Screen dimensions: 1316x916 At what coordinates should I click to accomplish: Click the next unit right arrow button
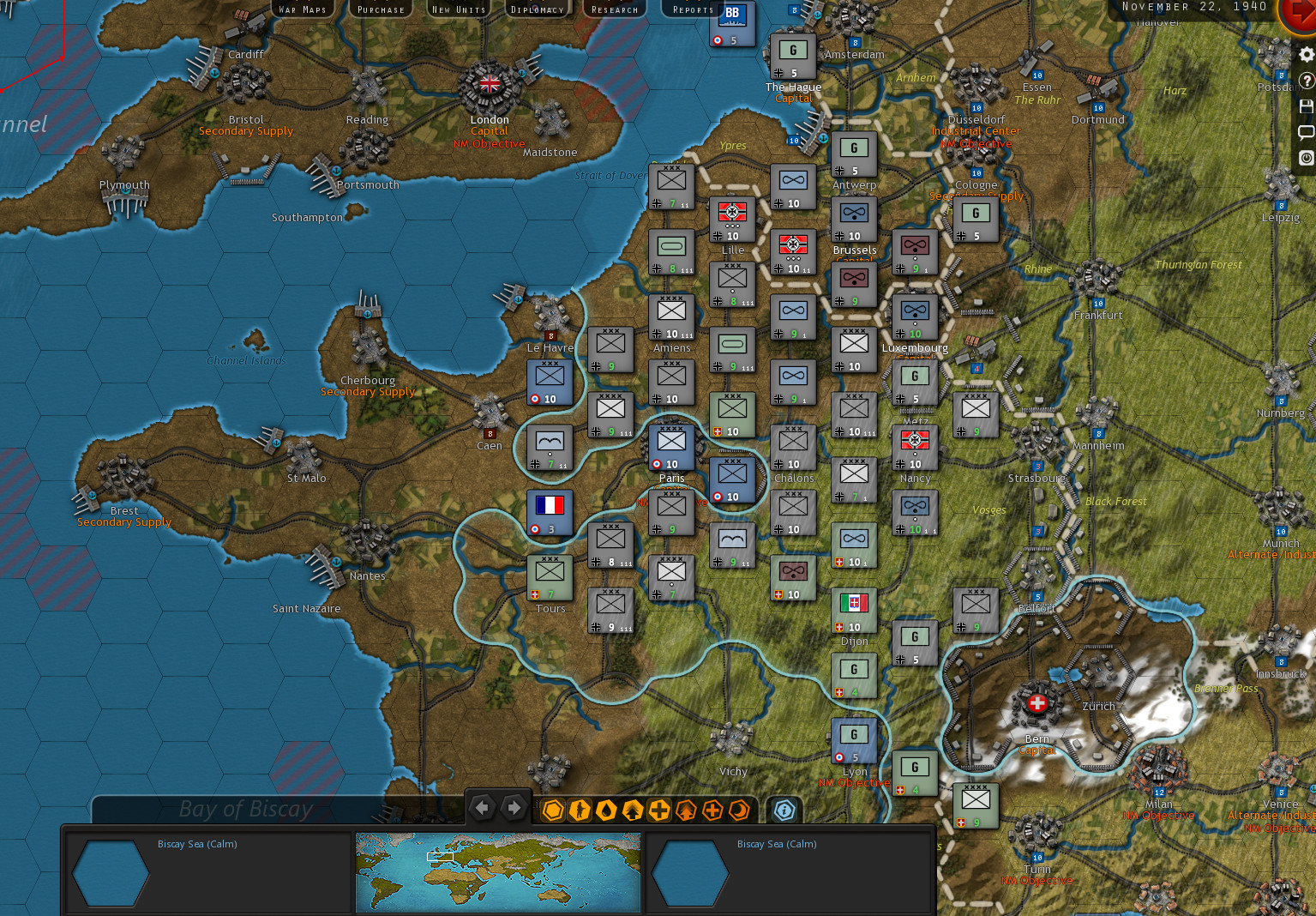pos(513,807)
